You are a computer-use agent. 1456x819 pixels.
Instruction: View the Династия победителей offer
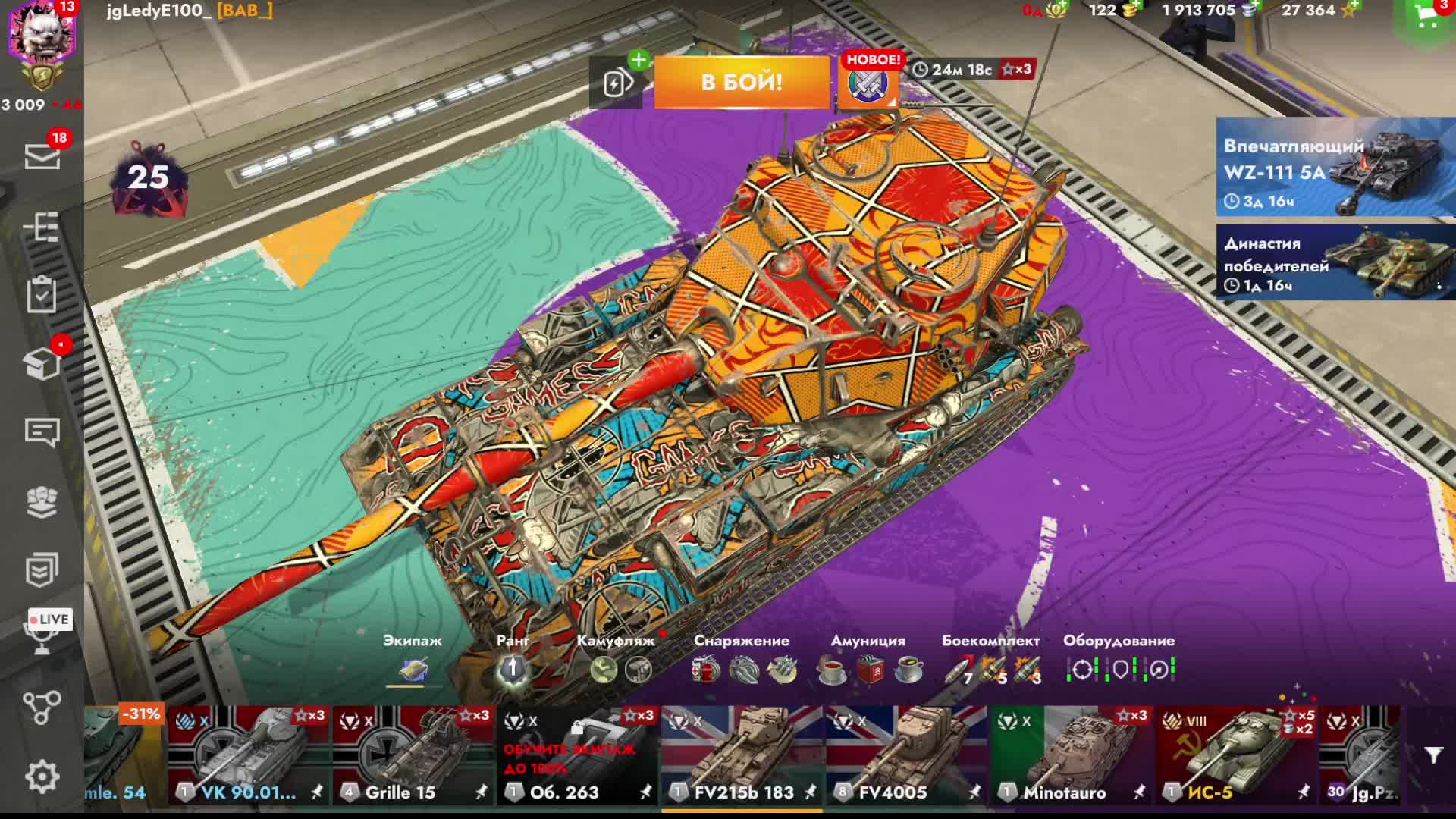[x=1335, y=262]
